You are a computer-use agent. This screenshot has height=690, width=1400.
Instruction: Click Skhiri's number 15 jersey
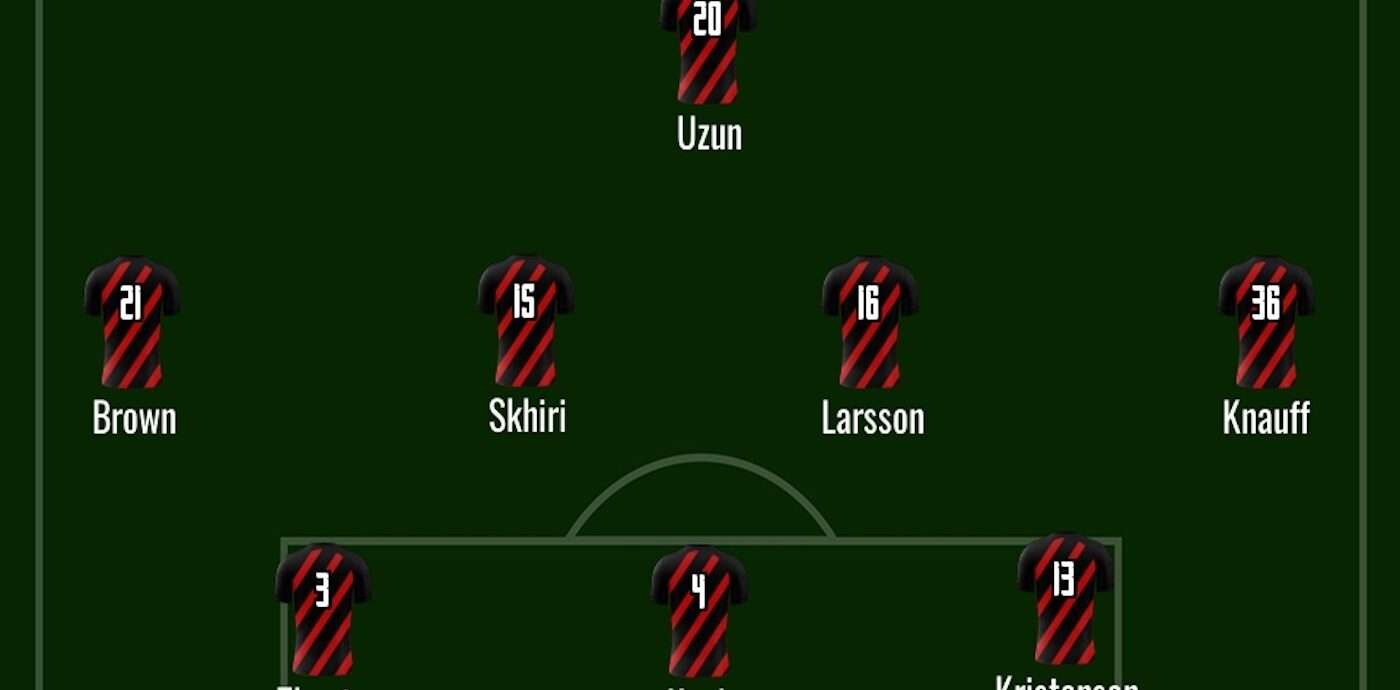(x=525, y=320)
